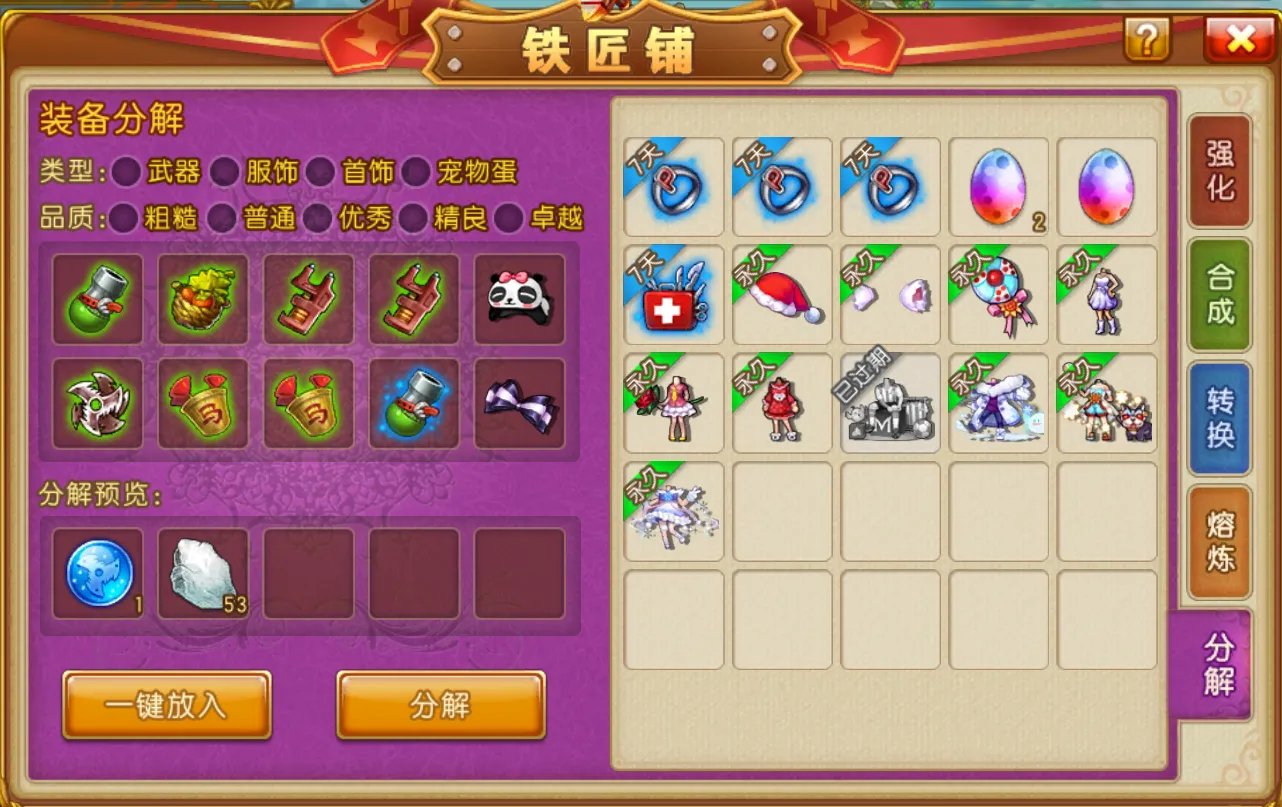Click the green grenade item to decompose
Image resolution: width=1282 pixels, height=807 pixels.
[97, 297]
